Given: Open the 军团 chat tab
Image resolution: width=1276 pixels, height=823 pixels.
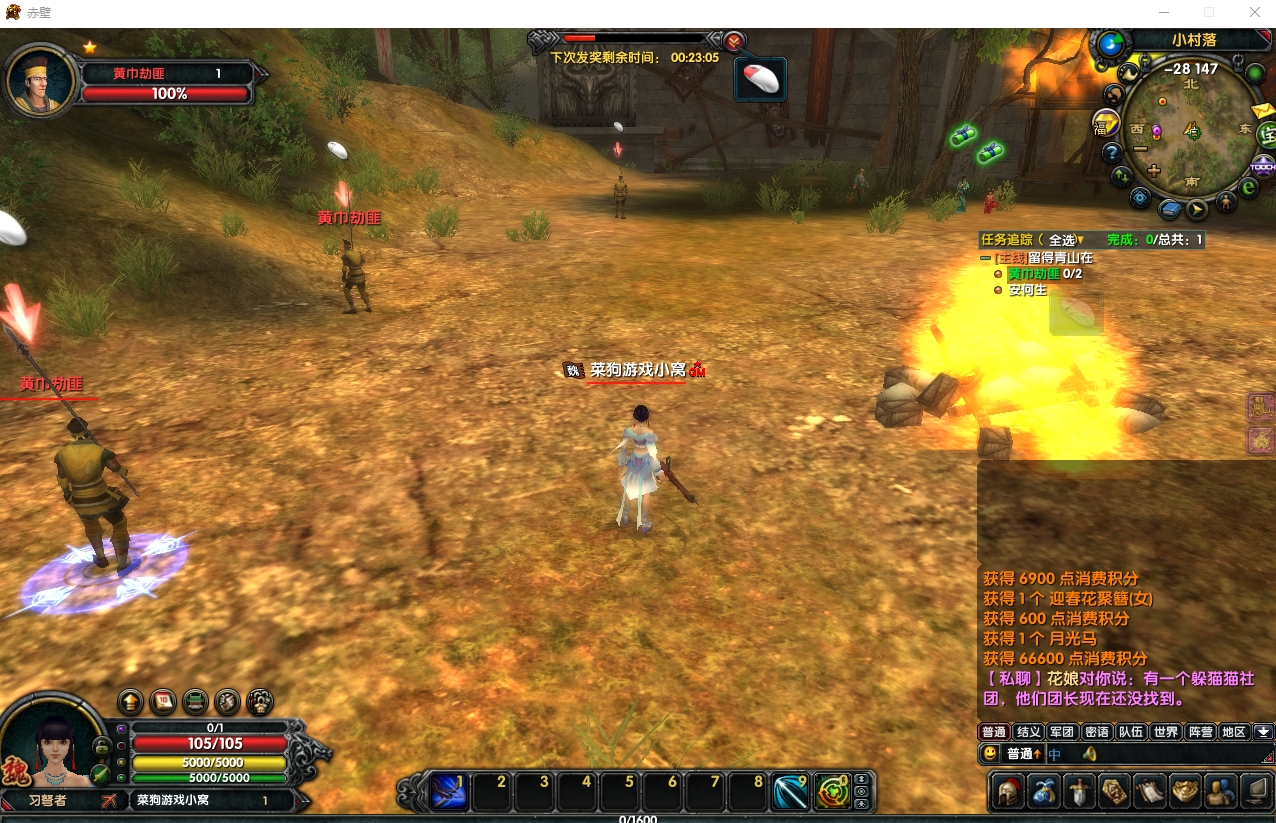Looking at the screenshot, I should point(1062,732).
